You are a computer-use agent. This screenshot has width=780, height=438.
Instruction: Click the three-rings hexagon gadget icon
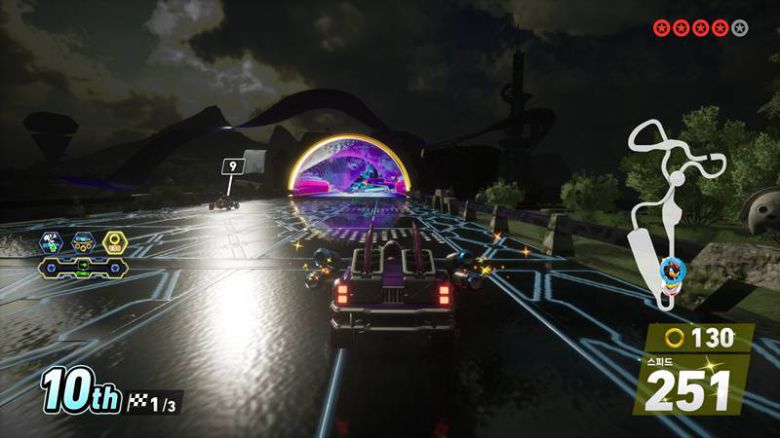(82, 241)
